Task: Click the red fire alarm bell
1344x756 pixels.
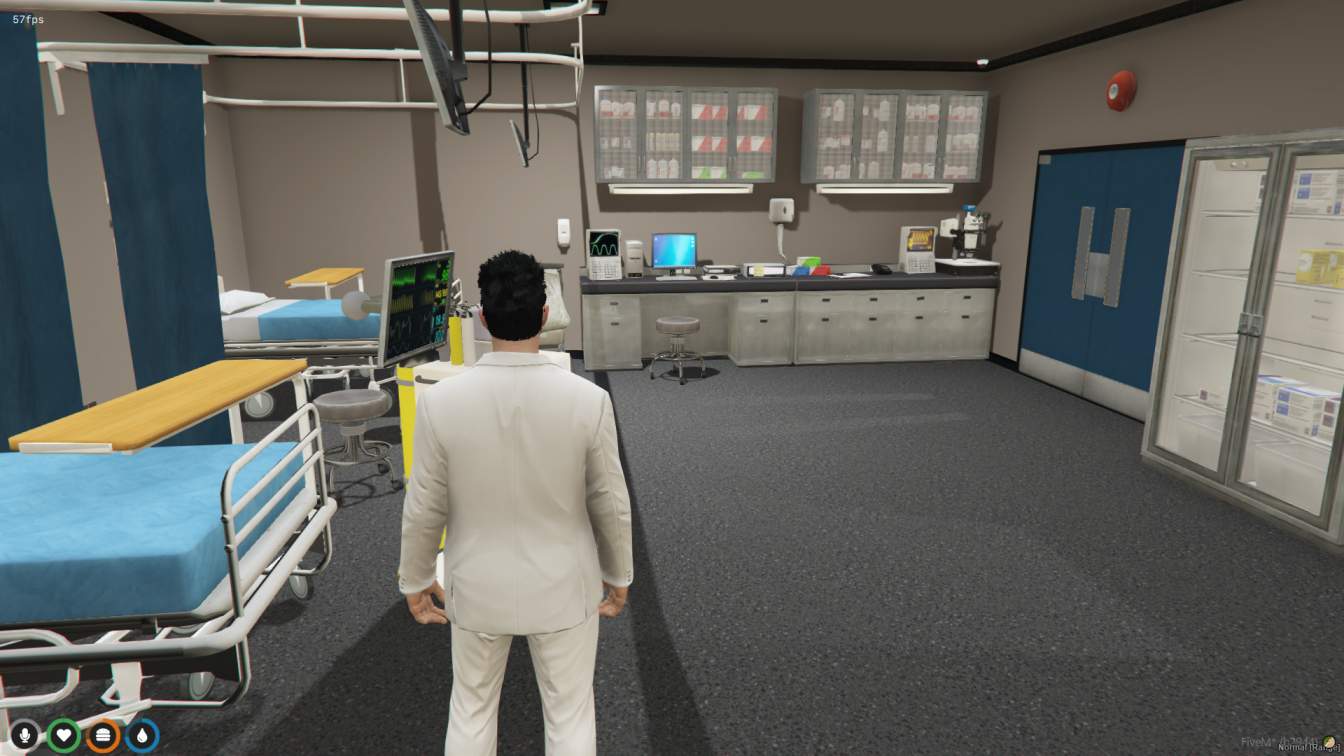Action: pos(1122,89)
